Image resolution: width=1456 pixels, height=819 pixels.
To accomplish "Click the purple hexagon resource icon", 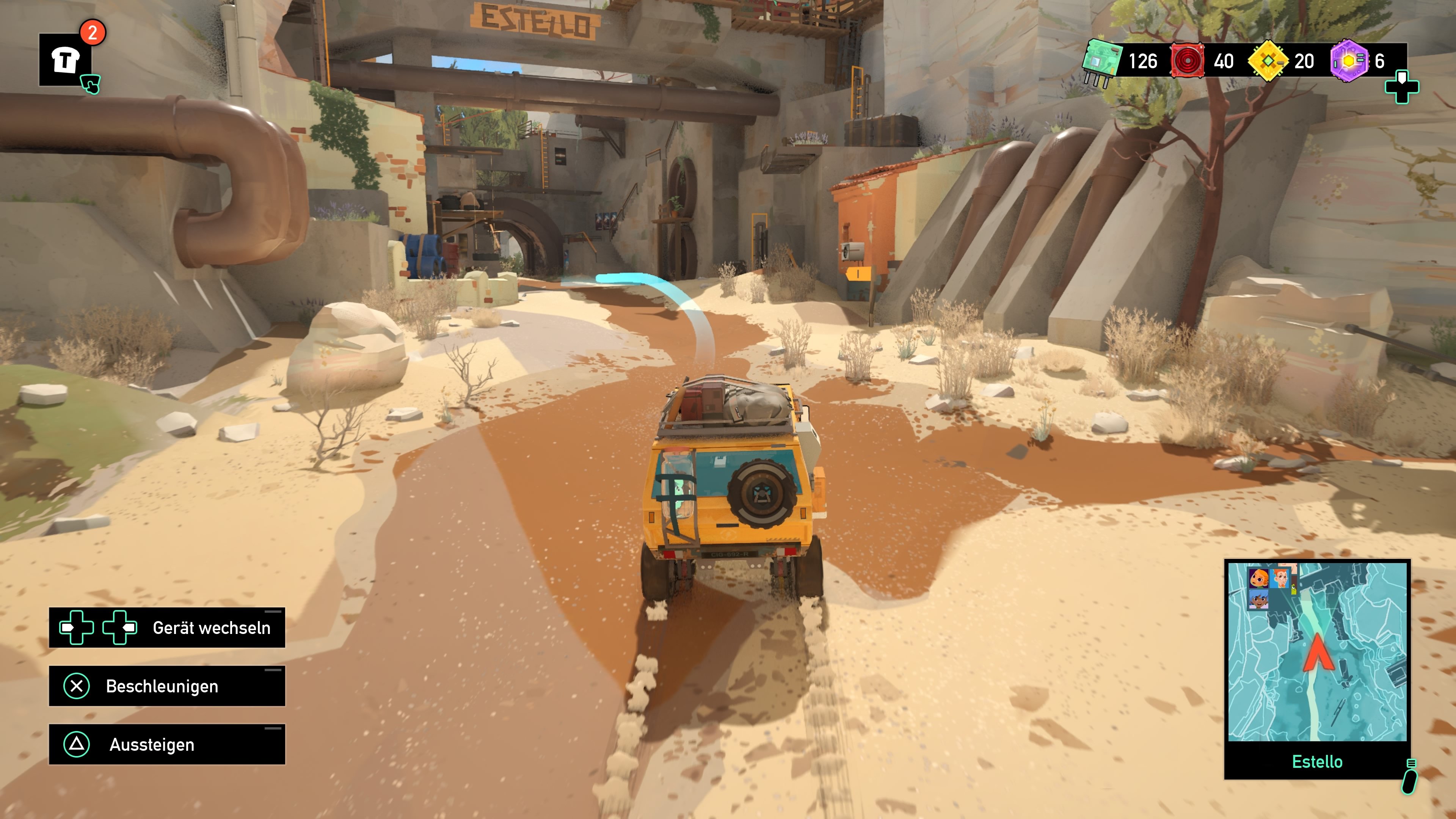I will pyautogui.click(x=1349, y=61).
